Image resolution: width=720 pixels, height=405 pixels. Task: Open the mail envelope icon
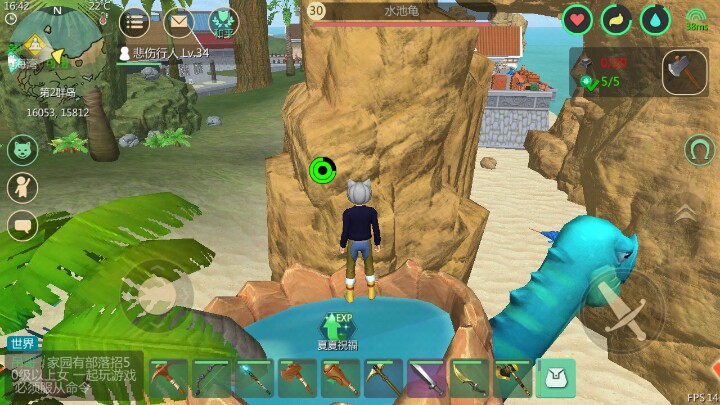click(x=178, y=21)
